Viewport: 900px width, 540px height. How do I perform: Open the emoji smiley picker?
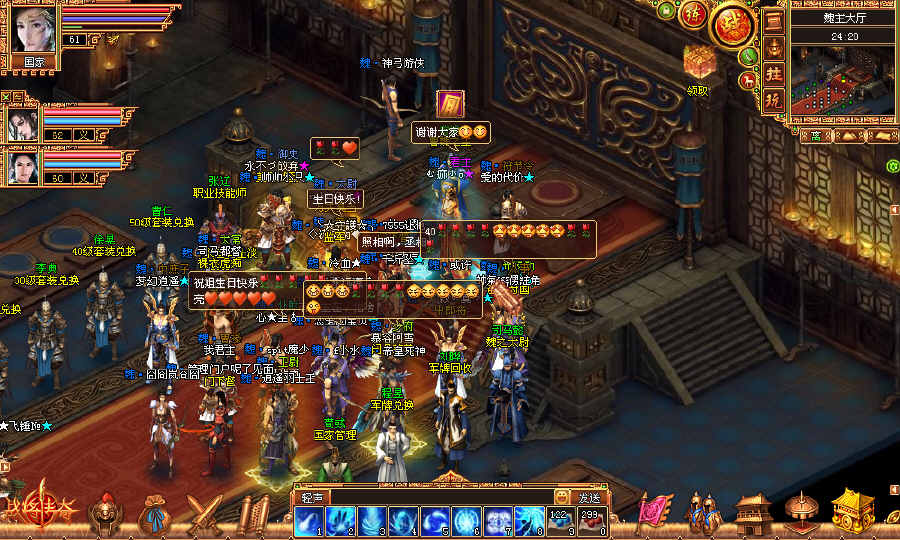click(562, 497)
